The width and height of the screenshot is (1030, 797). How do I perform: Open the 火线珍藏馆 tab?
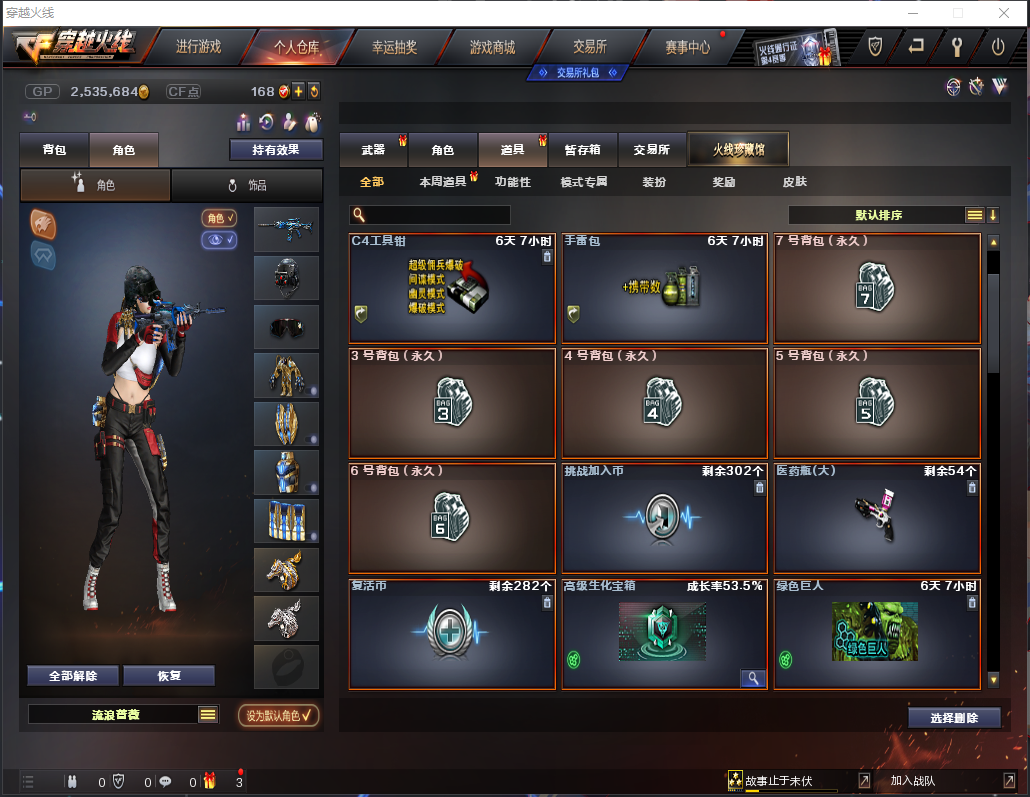tap(739, 150)
